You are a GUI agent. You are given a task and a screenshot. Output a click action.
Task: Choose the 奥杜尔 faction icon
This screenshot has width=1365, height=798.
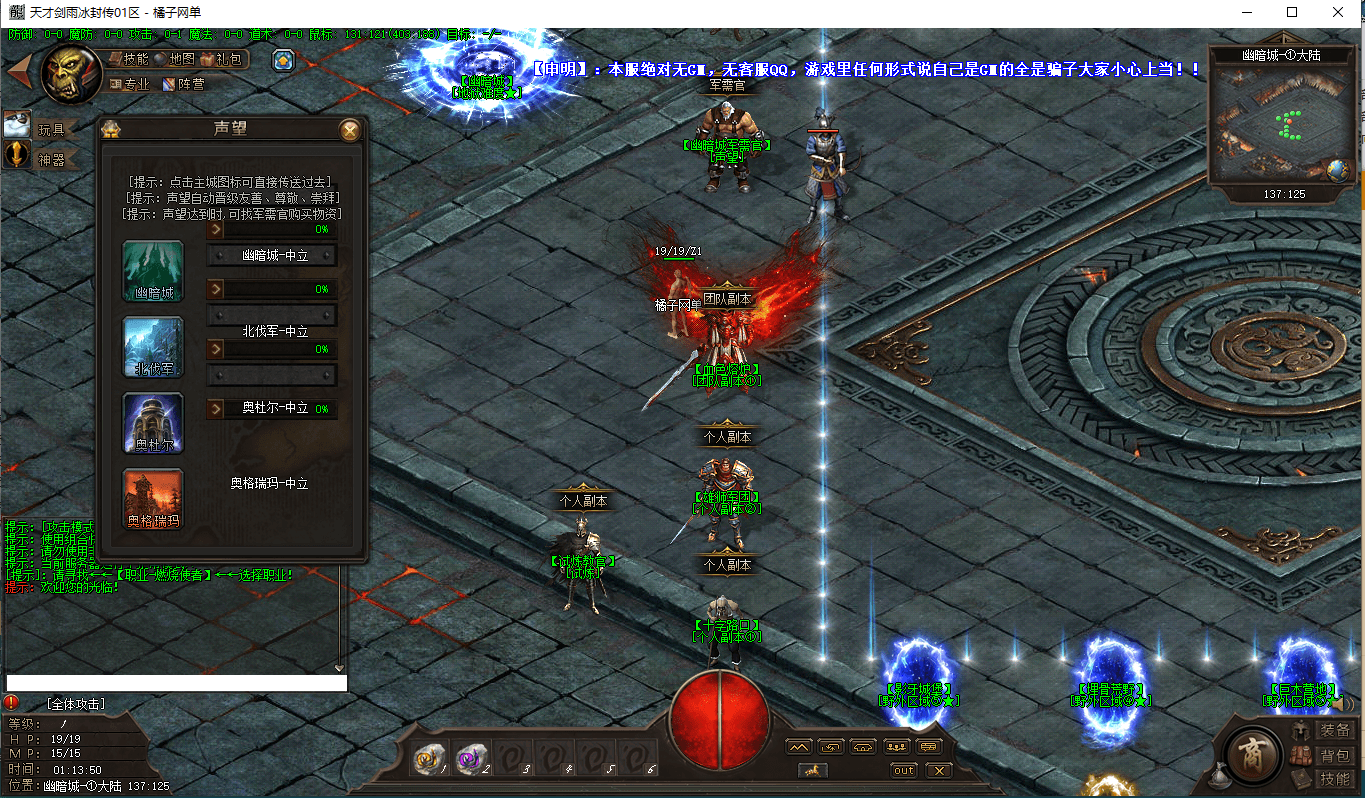153,423
